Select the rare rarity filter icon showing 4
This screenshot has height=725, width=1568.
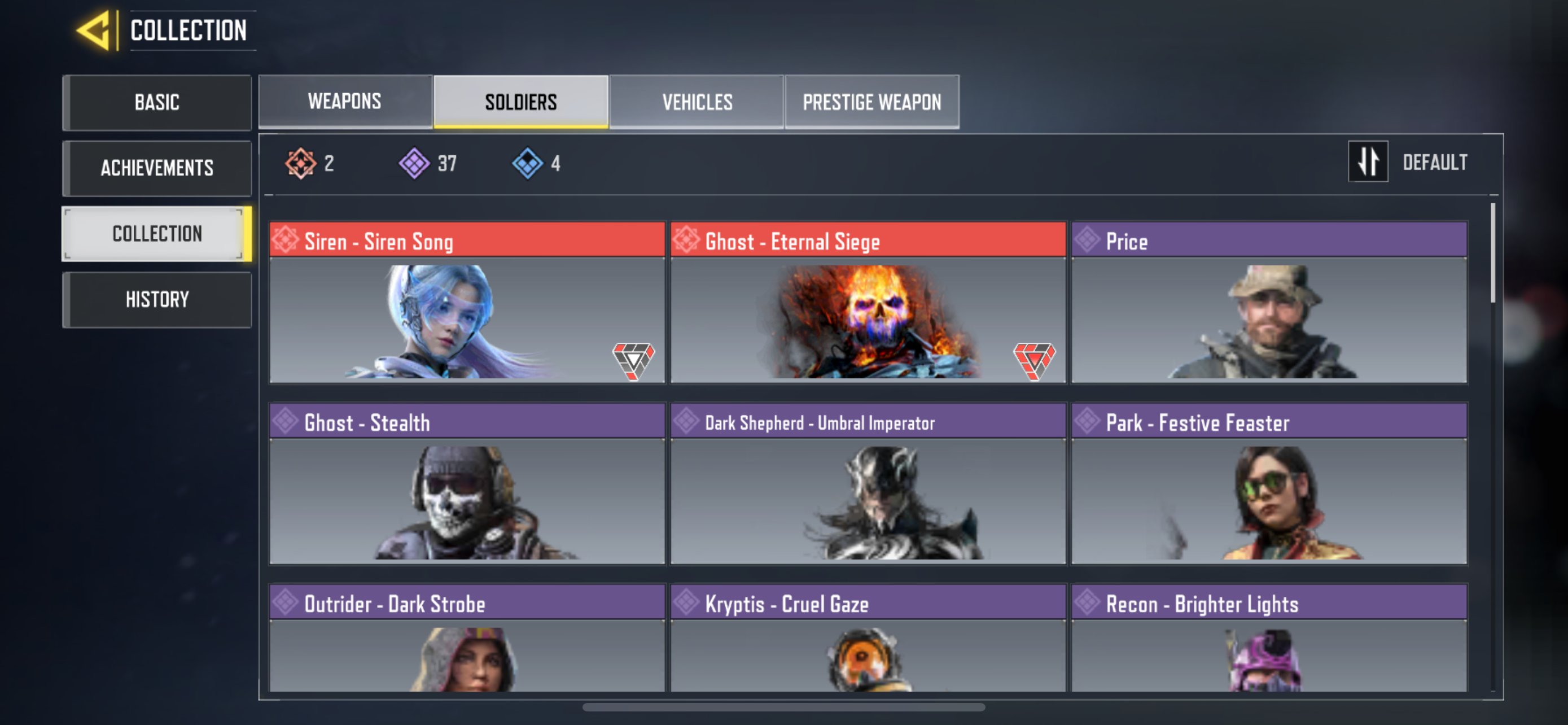(x=528, y=162)
